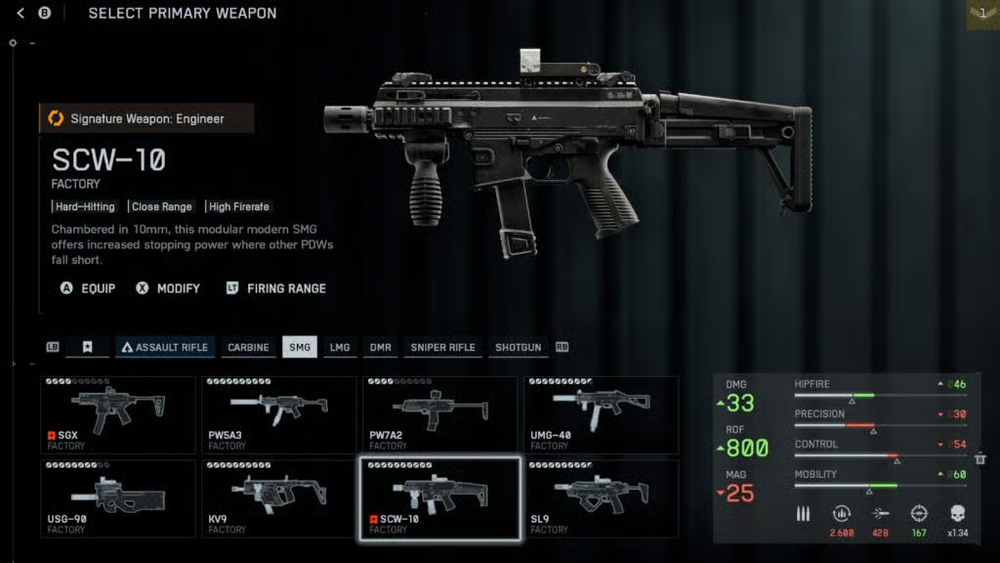Choose the Sniper Rifle category
Screen dimensions: 1000x563
tap(443, 347)
